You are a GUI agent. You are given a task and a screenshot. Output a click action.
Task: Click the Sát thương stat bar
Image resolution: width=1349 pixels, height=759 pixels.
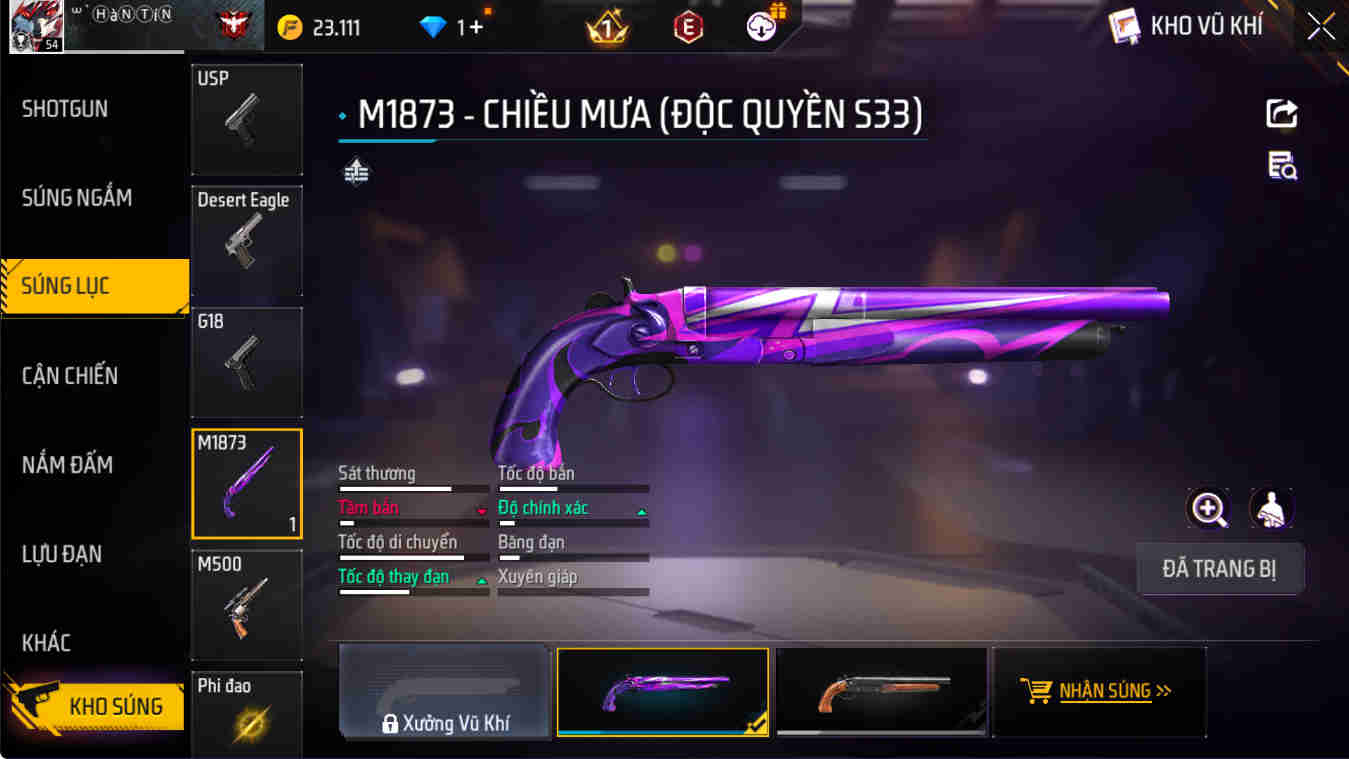pyautogui.click(x=413, y=487)
